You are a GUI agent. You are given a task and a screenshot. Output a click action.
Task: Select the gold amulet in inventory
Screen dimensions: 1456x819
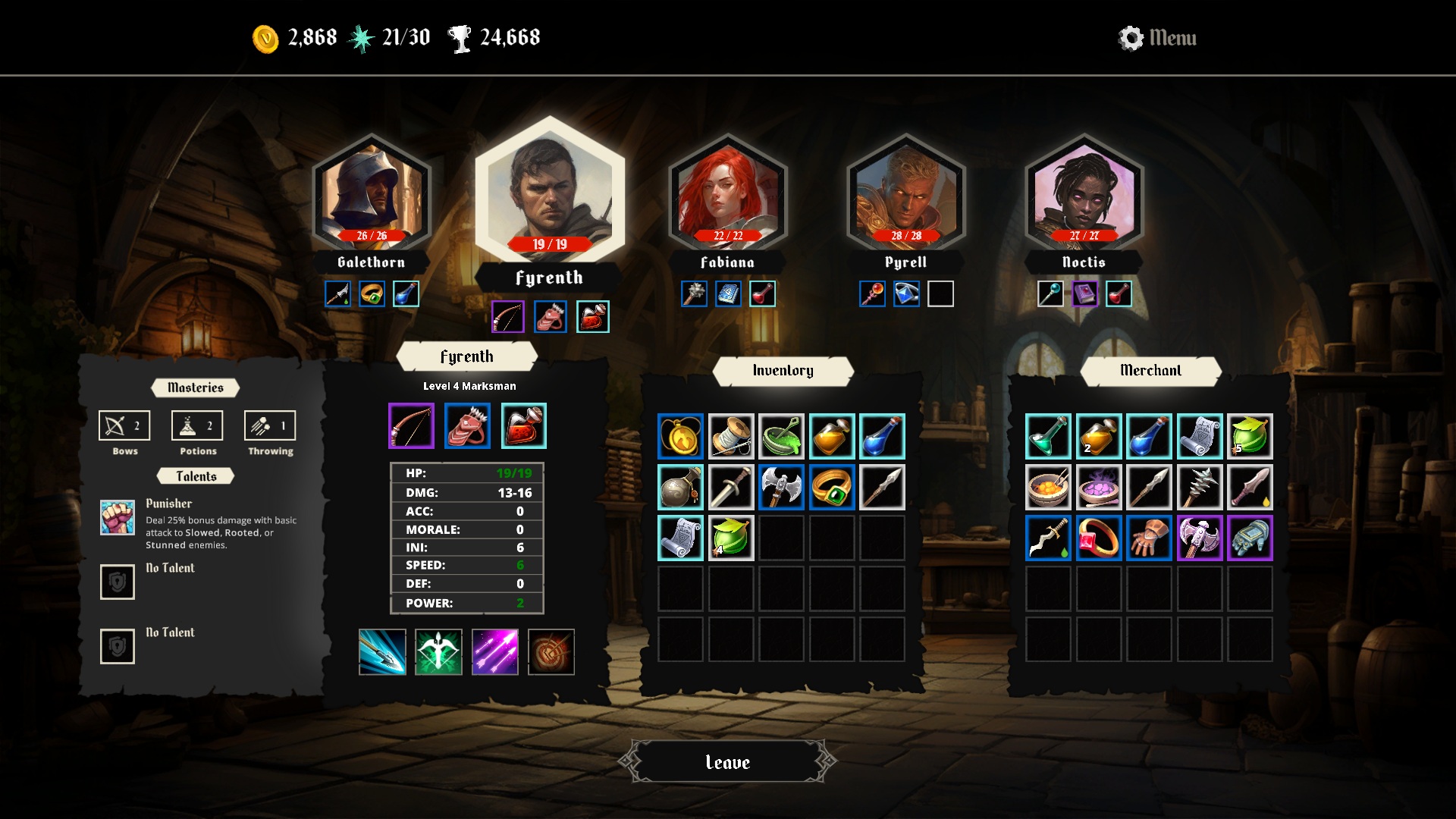(680, 437)
